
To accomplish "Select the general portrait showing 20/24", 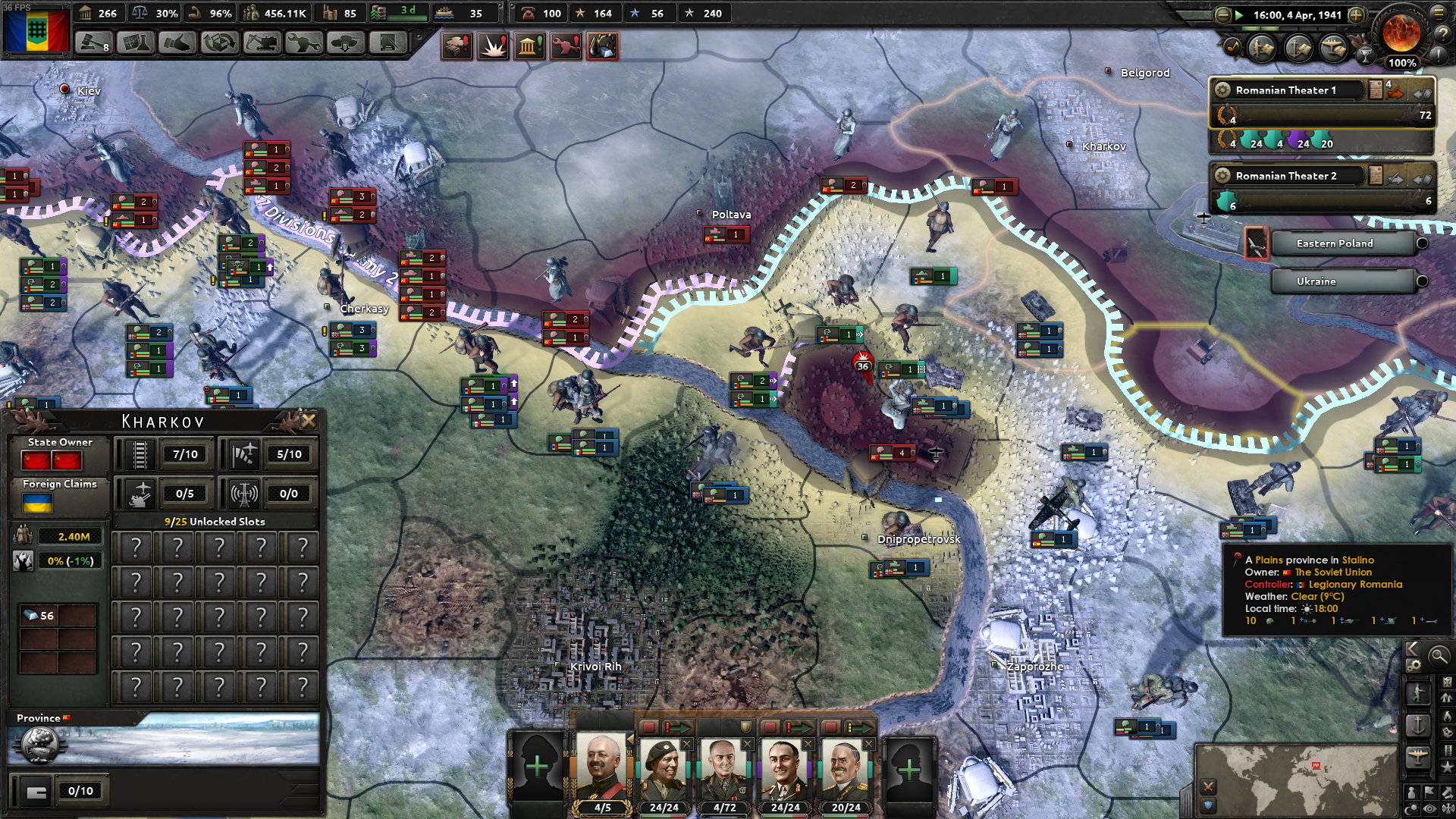I will (845, 772).
